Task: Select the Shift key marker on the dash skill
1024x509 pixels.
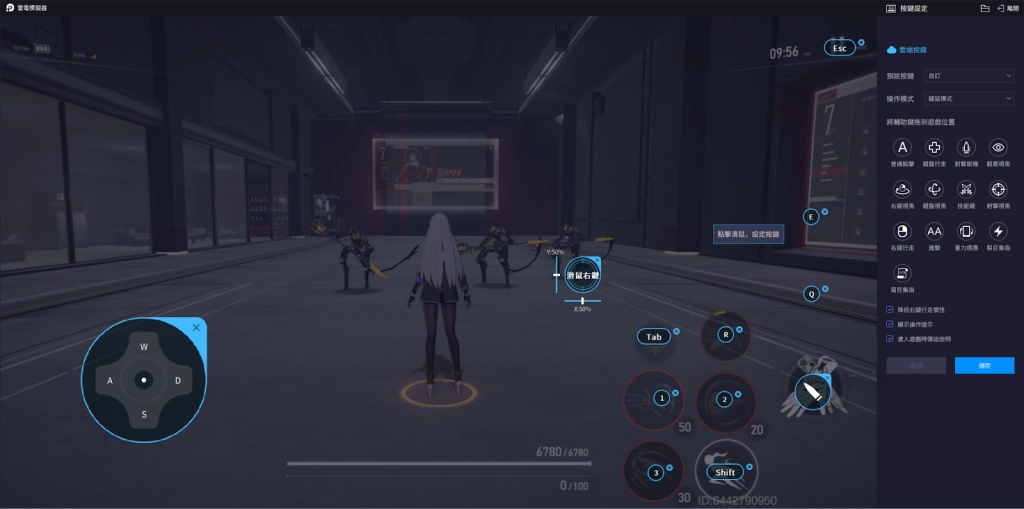Action: pyautogui.click(x=725, y=472)
